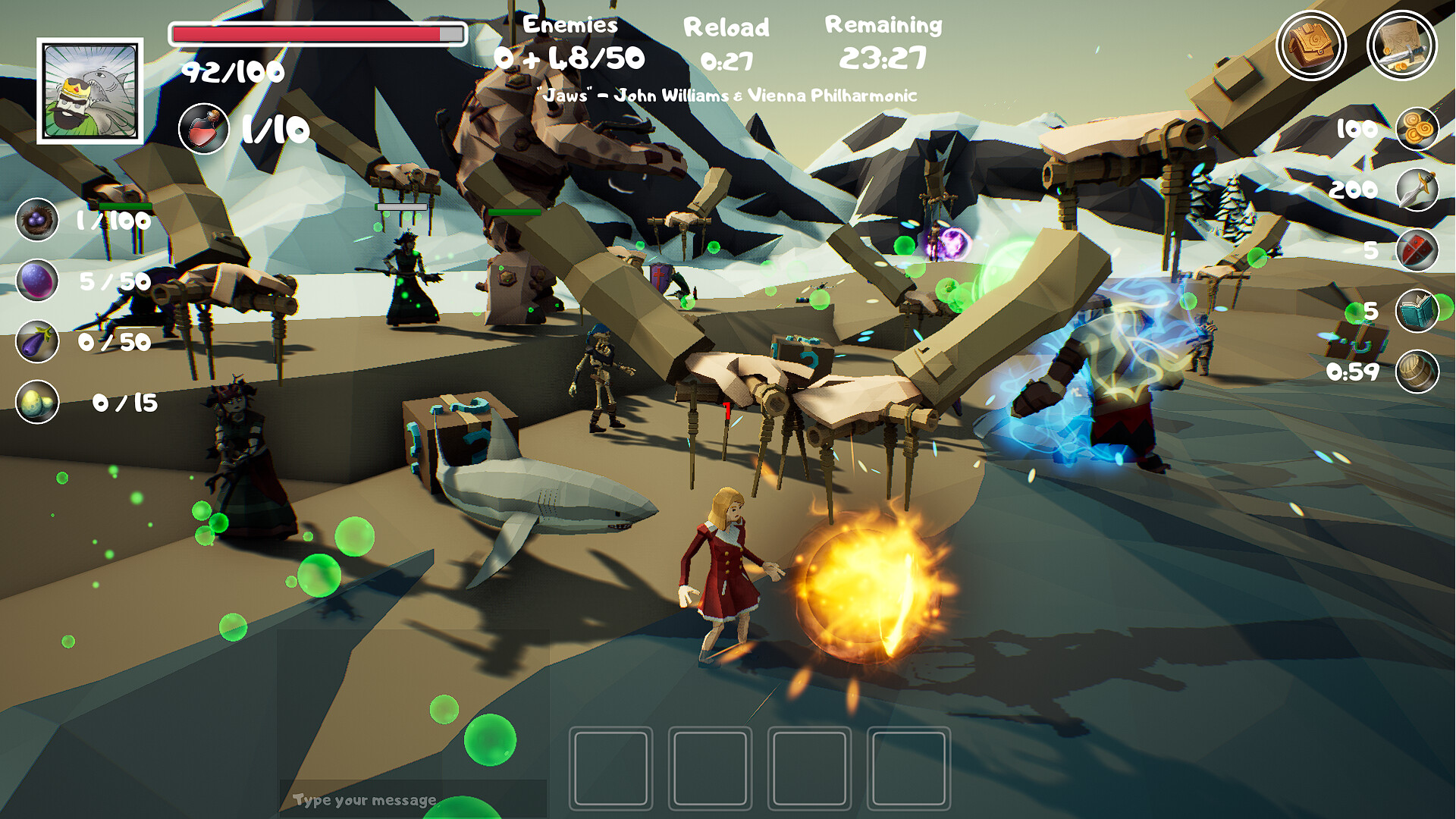The image size is (1456, 819).
Task: Click the king and shark player portrait
Action: click(90, 91)
